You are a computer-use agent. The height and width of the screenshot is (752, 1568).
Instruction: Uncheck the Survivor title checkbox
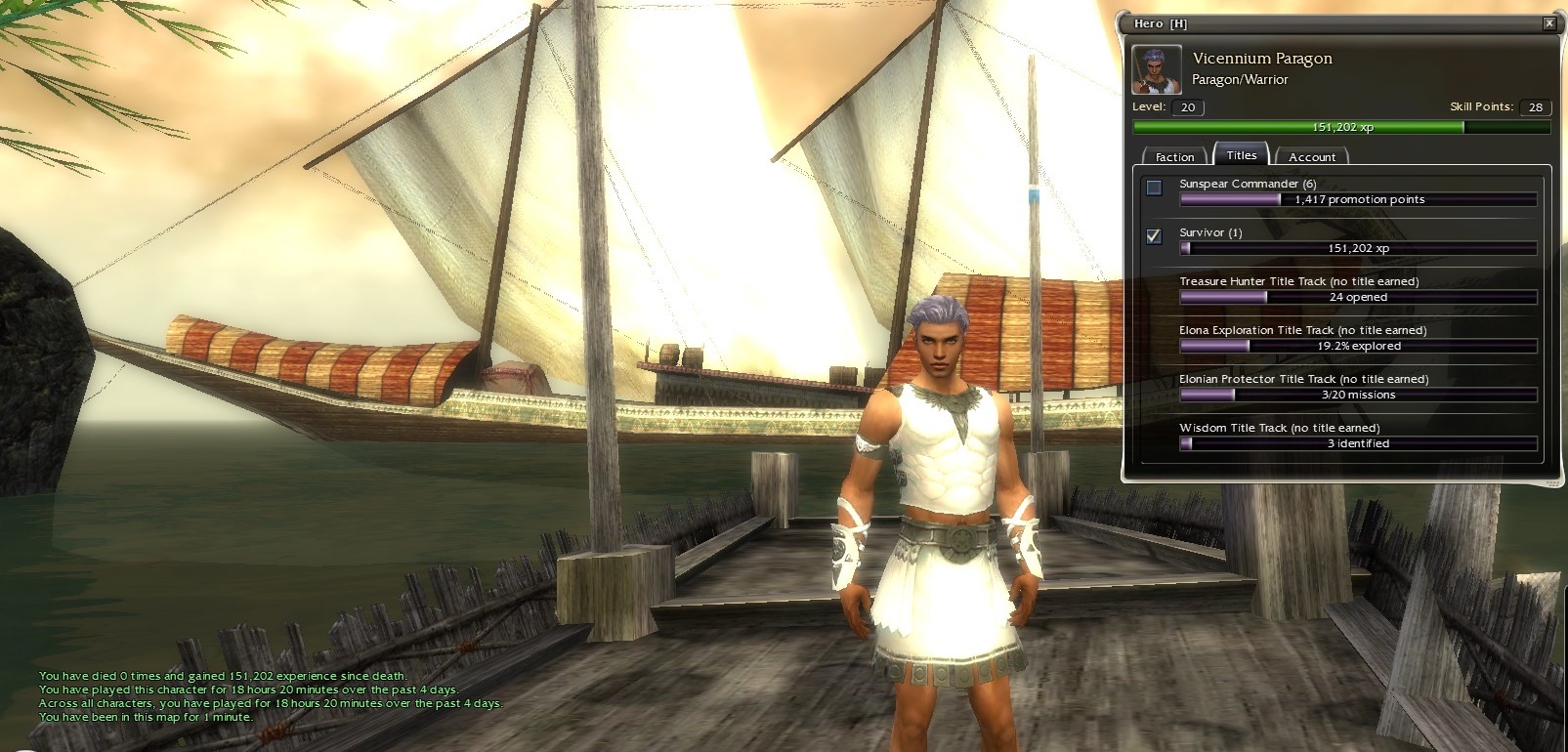[1154, 236]
